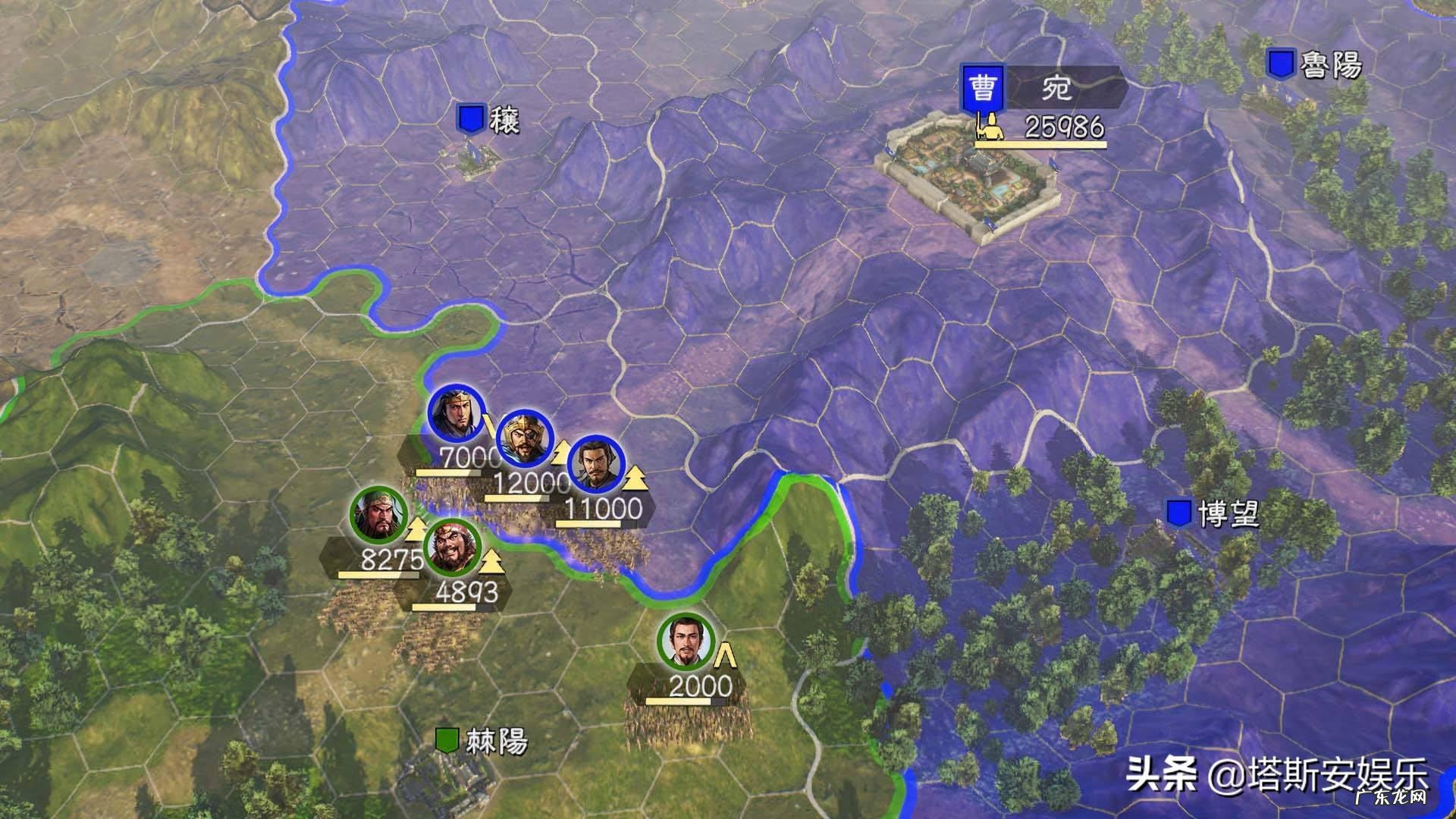Screen dimensions: 1456x819
Task: Choose the 博望 location marker
Action: (x=1178, y=513)
